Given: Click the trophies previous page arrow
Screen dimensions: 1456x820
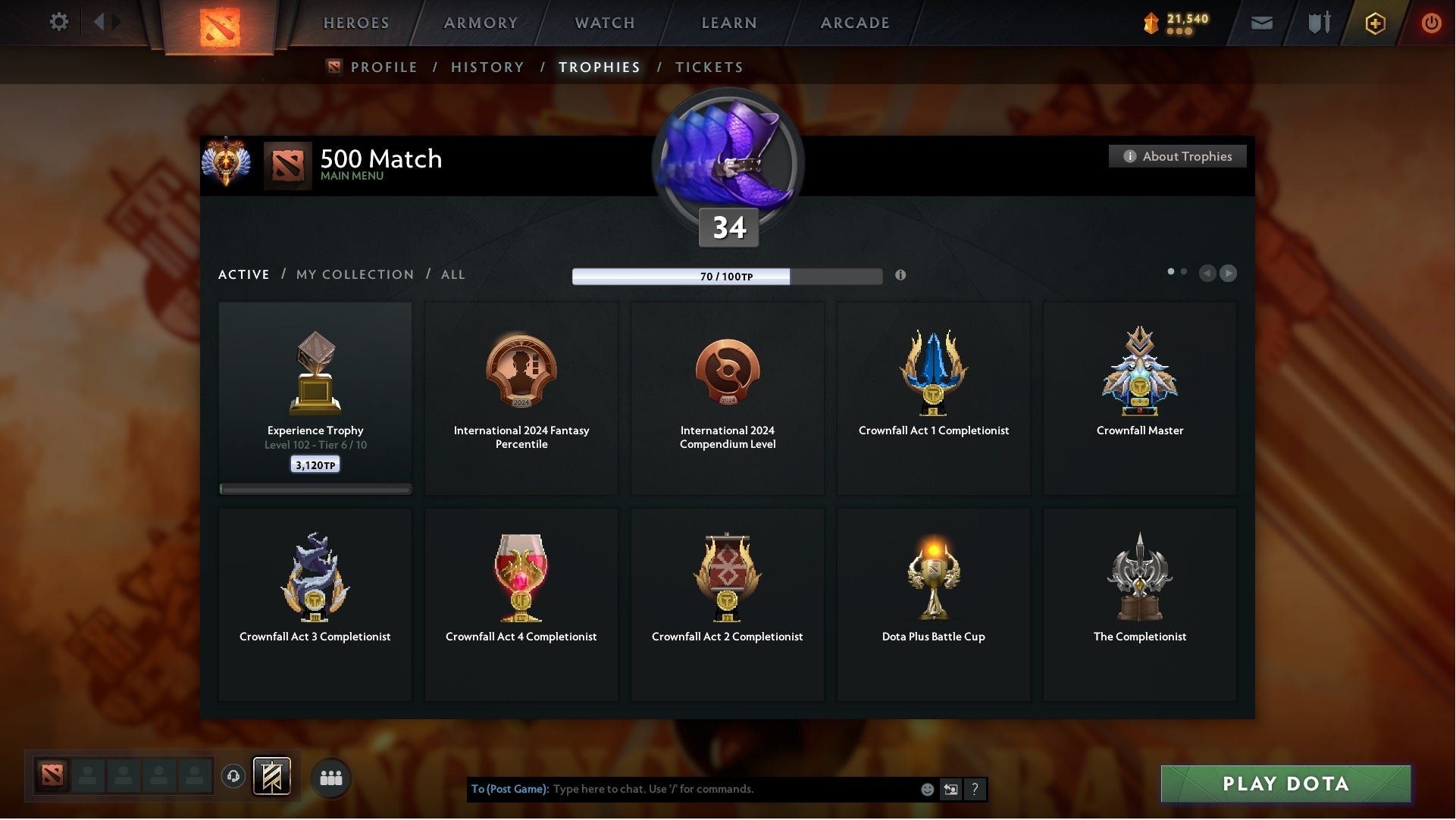Looking at the screenshot, I should click(1208, 274).
